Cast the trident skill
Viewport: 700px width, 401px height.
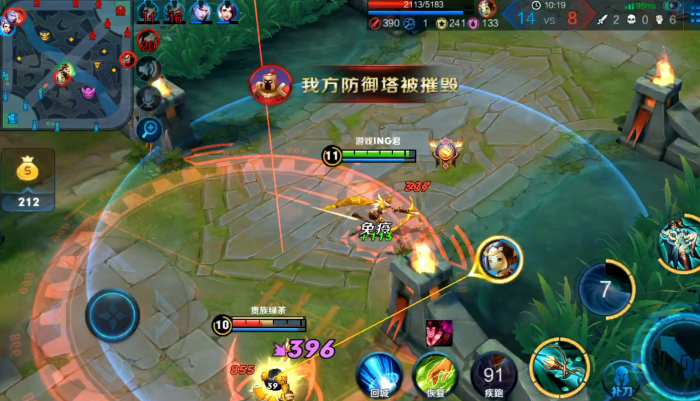[x=558, y=365]
